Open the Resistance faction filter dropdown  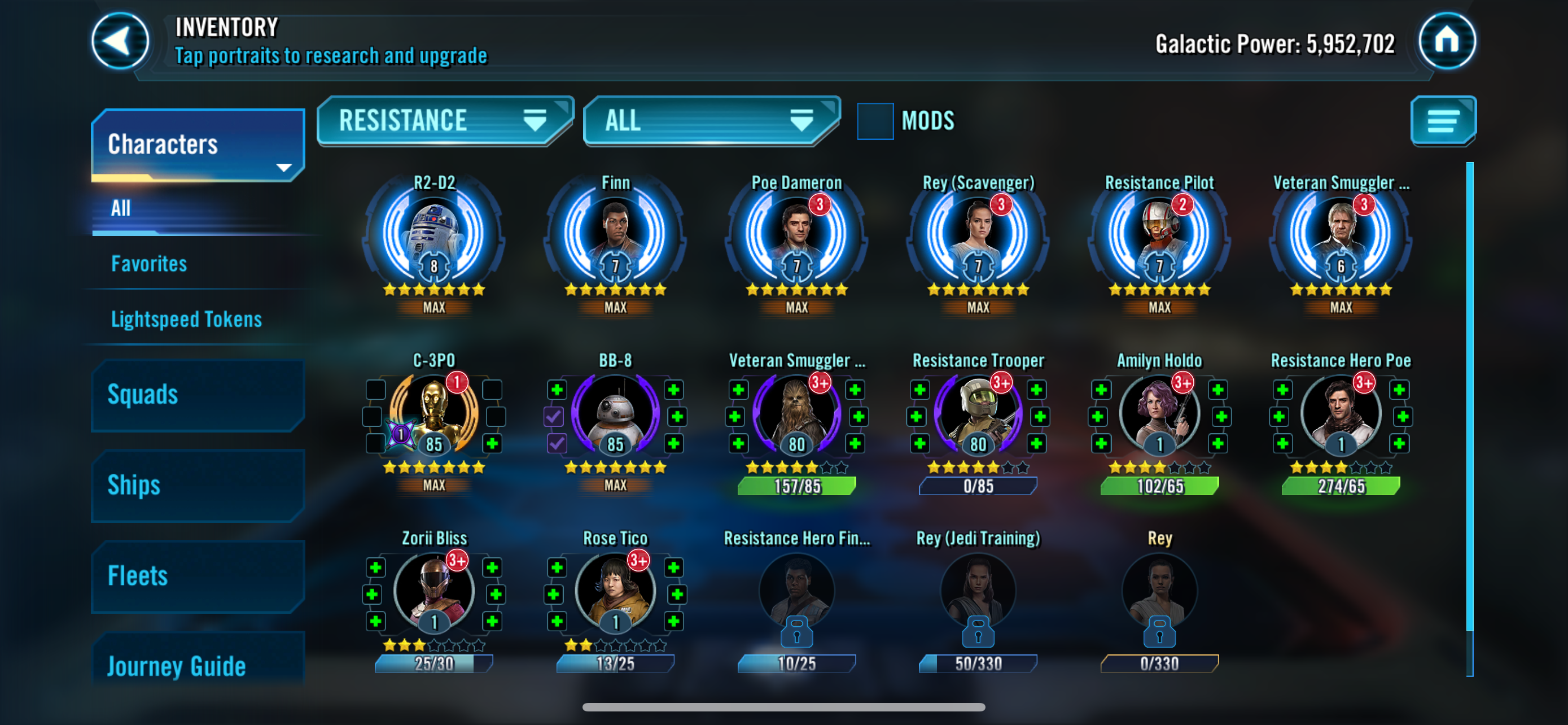click(444, 120)
